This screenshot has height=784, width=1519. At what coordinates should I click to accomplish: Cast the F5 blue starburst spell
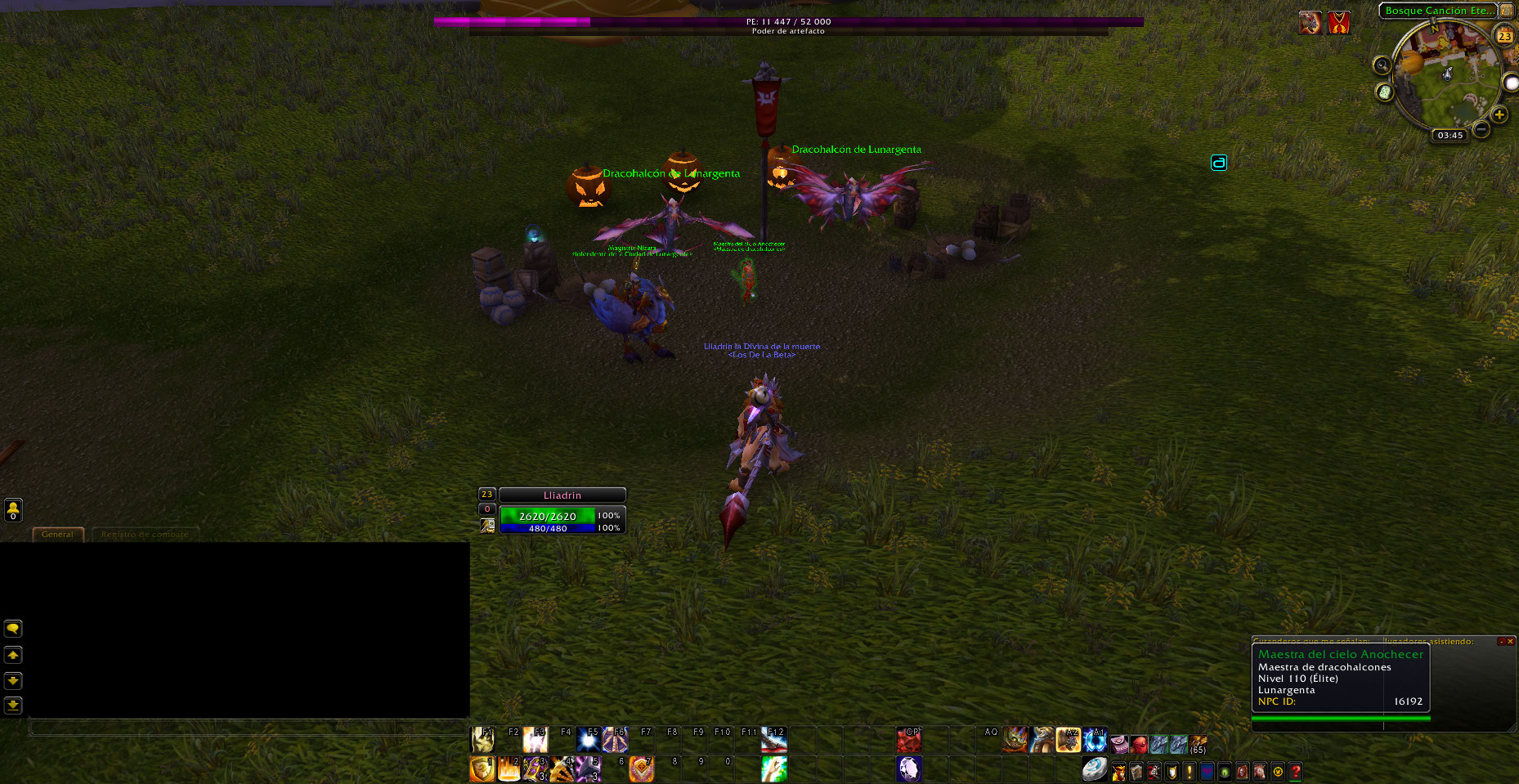[589, 740]
